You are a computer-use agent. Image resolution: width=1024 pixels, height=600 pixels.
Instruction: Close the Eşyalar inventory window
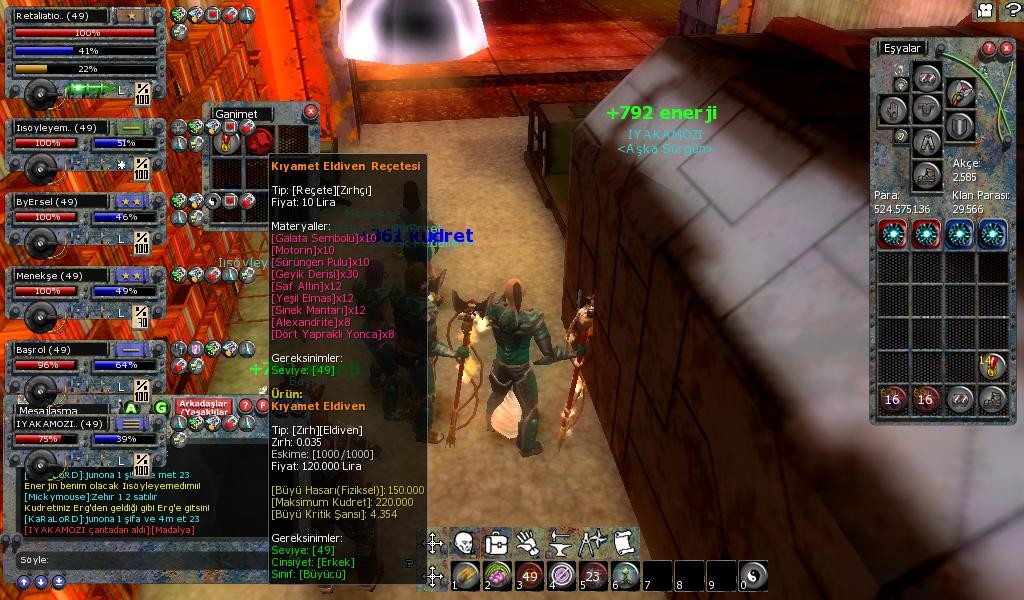[1006, 48]
